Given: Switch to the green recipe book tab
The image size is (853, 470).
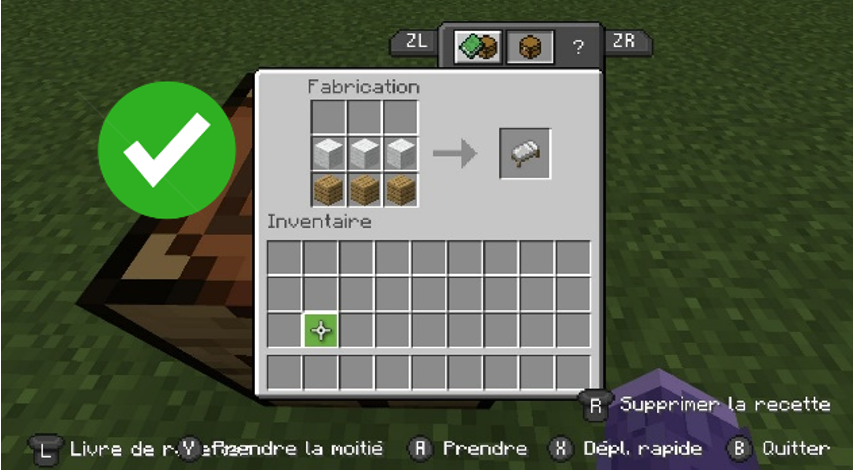Looking at the screenshot, I should coord(477,46).
